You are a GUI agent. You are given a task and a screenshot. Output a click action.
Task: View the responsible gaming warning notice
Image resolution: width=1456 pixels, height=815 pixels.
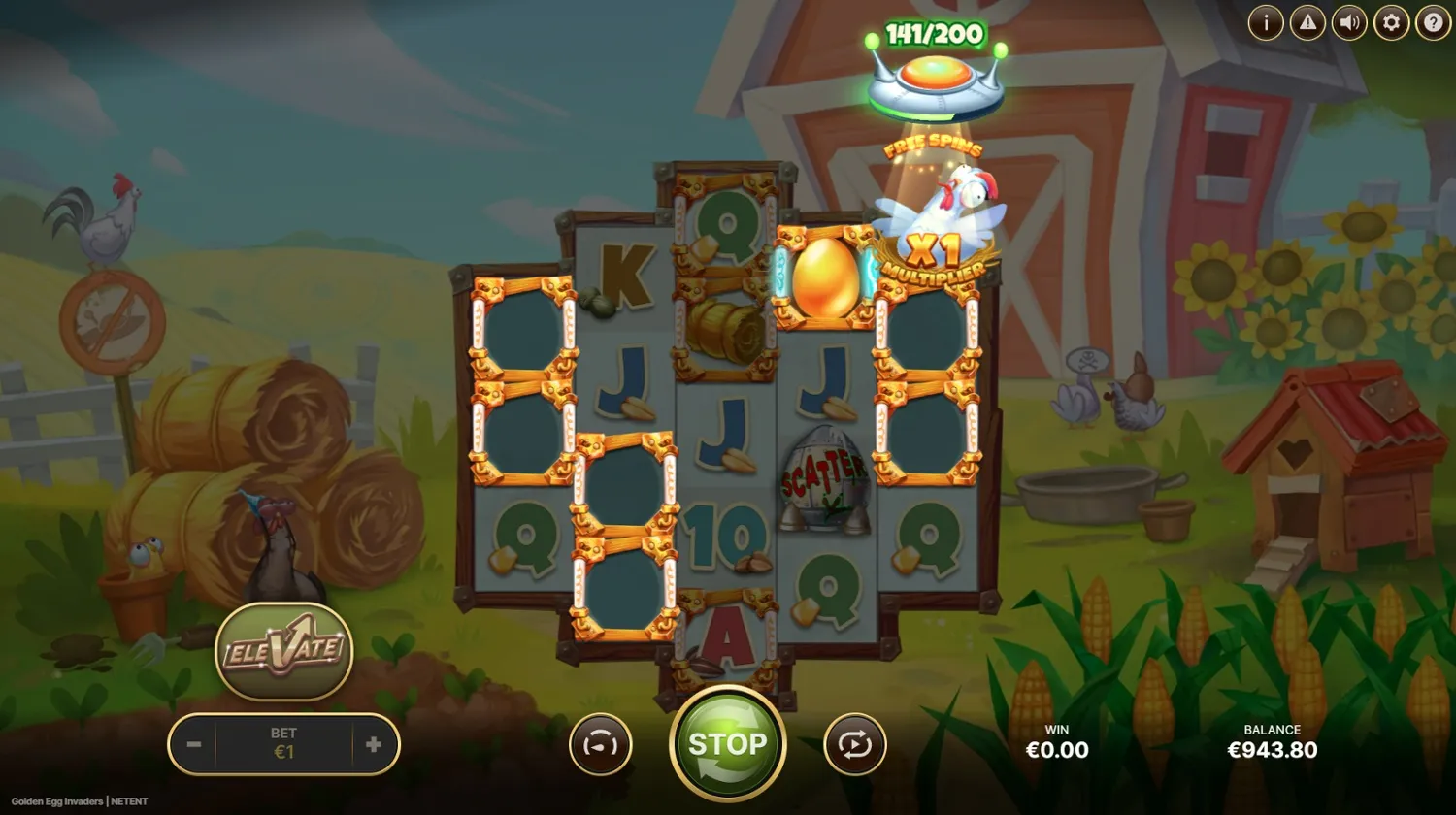(1307, 22)
